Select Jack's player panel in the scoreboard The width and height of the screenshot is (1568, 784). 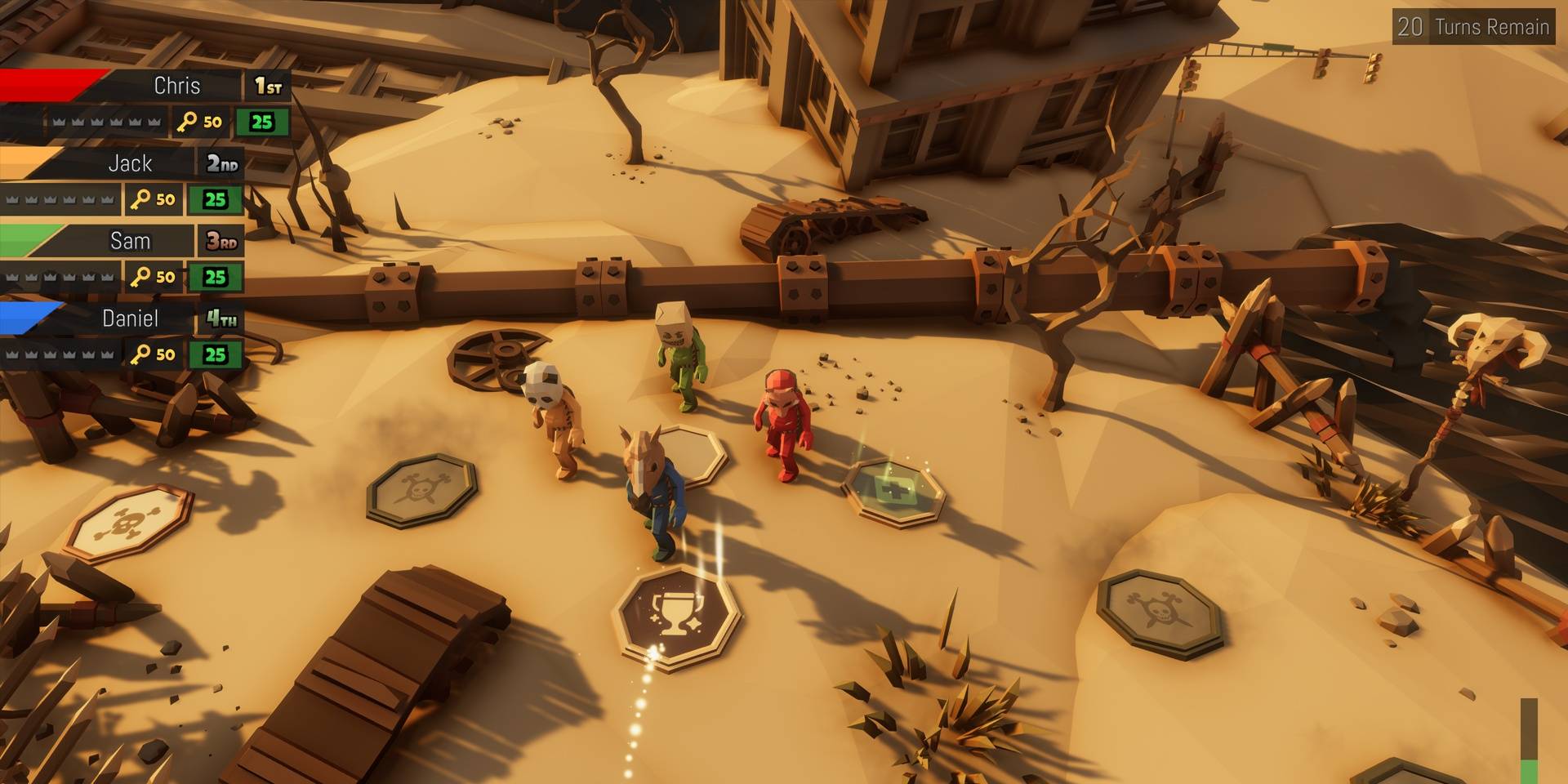(131, 164)
